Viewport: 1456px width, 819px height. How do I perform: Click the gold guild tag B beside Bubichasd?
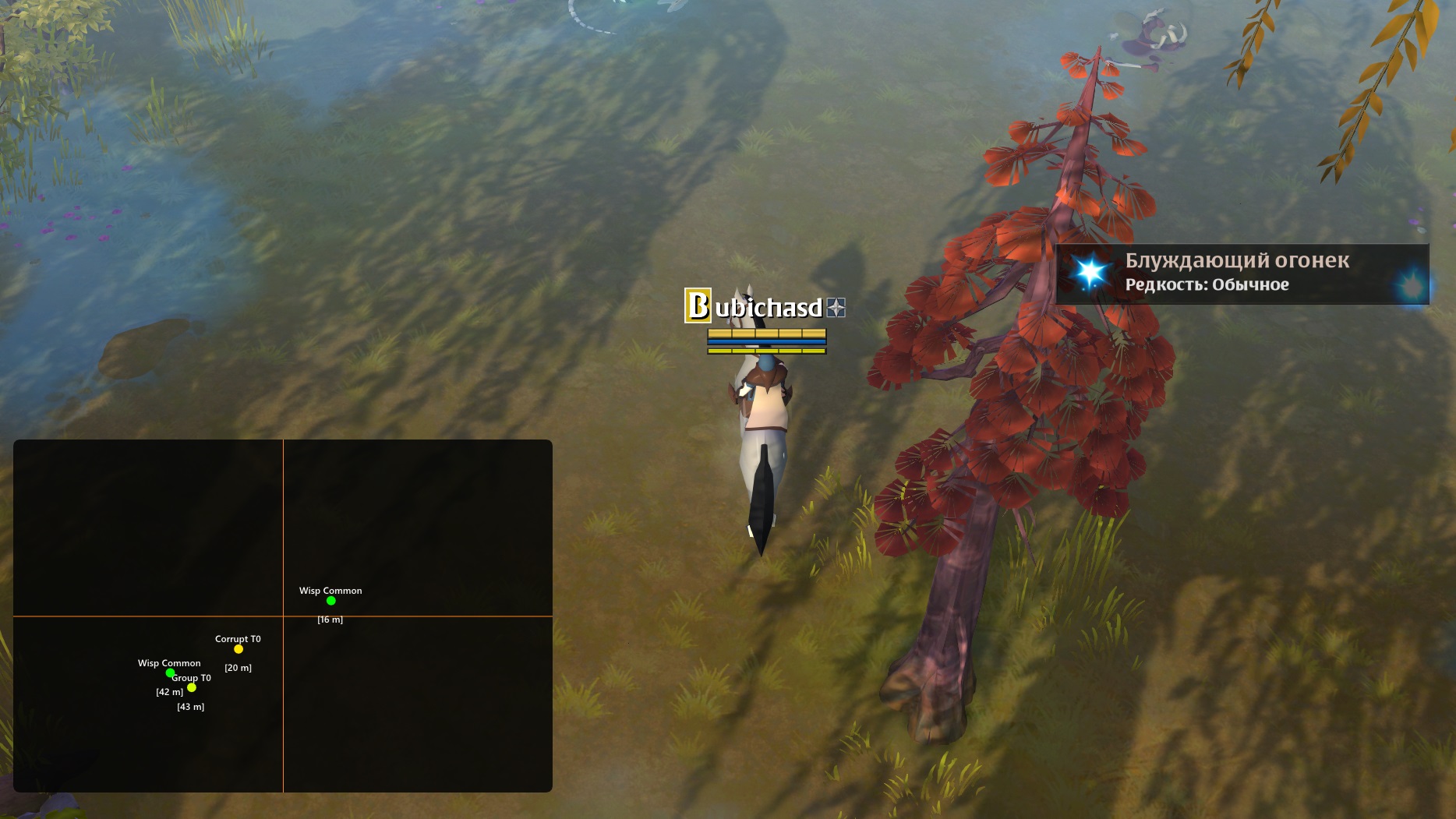[x=696, y=307]
